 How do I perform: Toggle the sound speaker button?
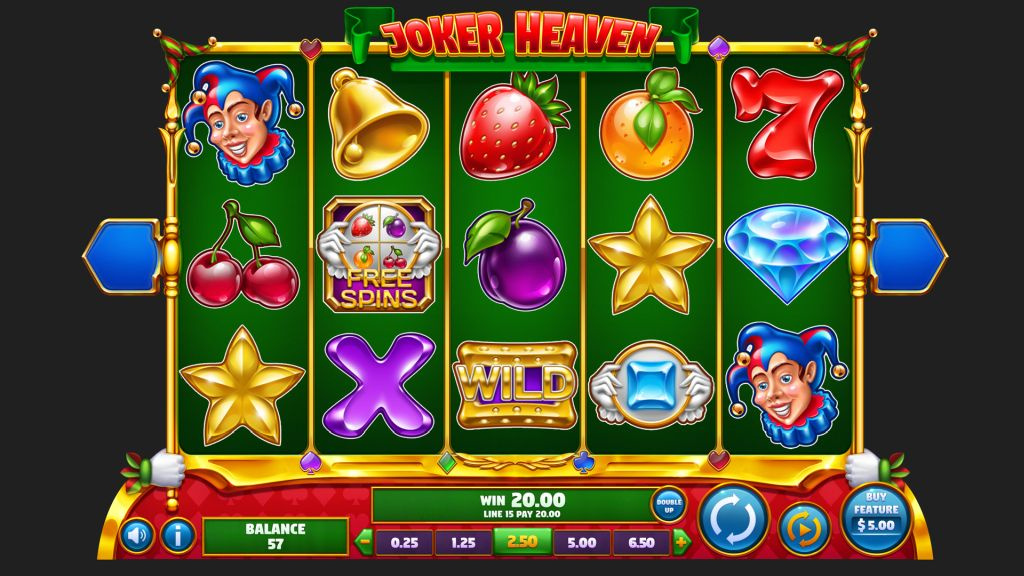(137, 537)
